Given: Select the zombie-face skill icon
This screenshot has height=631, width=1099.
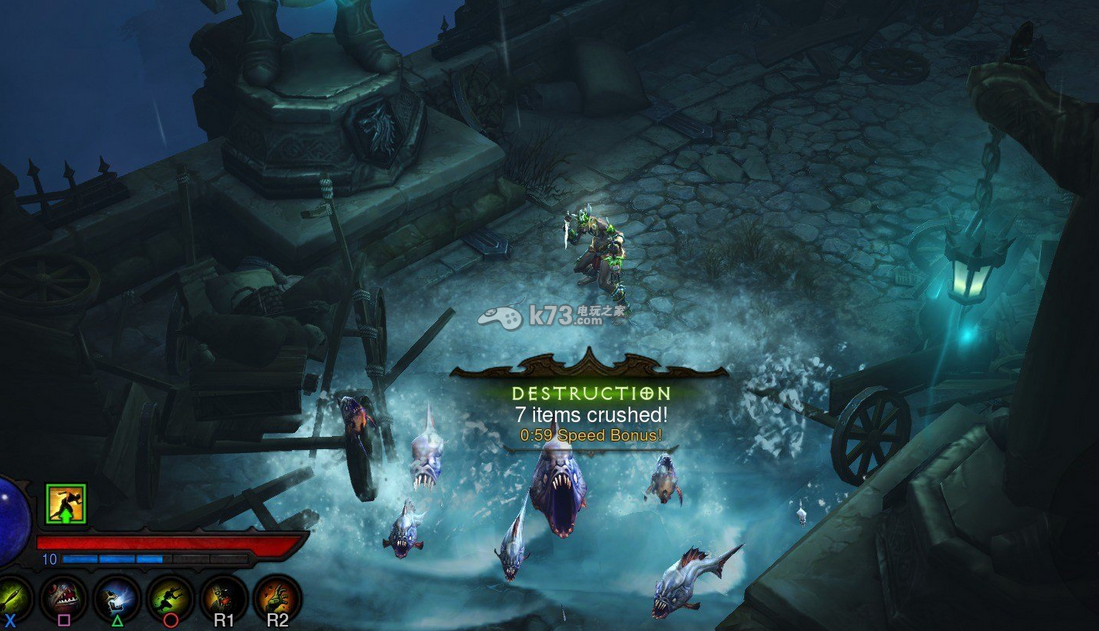Looking at the screenshot, I should (x=223, y=597).
